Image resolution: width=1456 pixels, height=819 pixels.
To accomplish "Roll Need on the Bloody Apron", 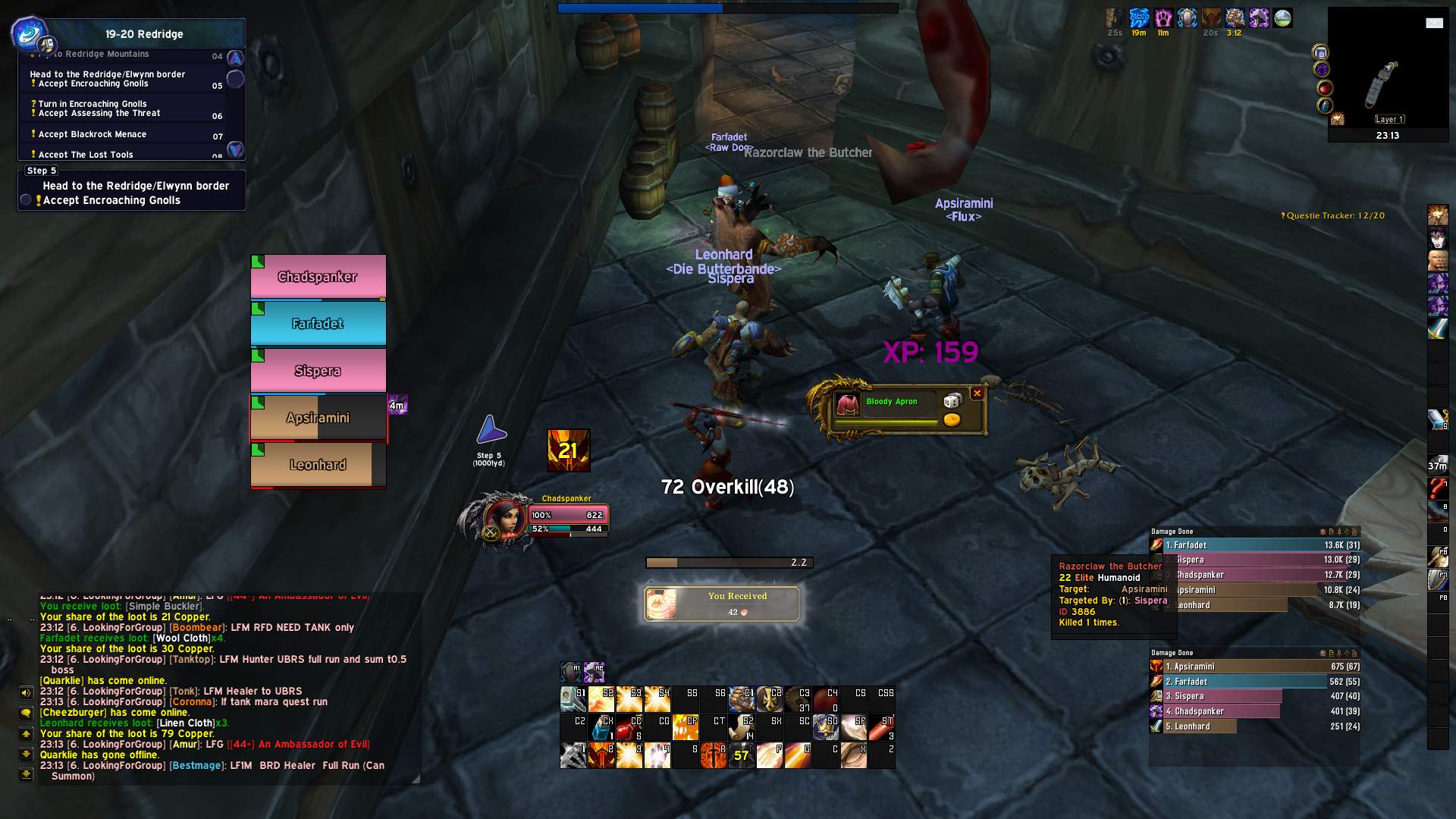I will 952,400.
